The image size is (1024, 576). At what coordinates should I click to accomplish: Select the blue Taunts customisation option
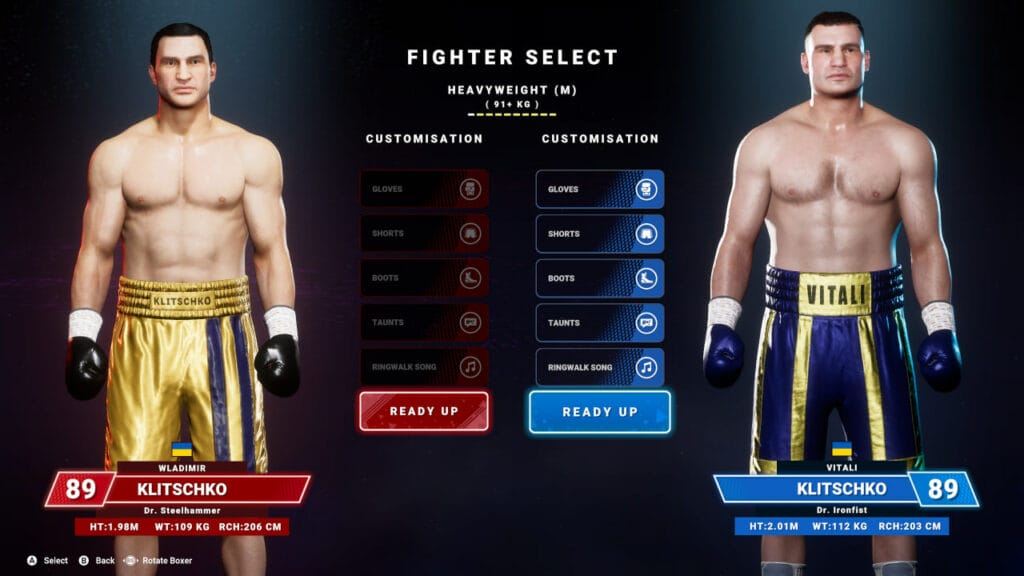[600, 323]
